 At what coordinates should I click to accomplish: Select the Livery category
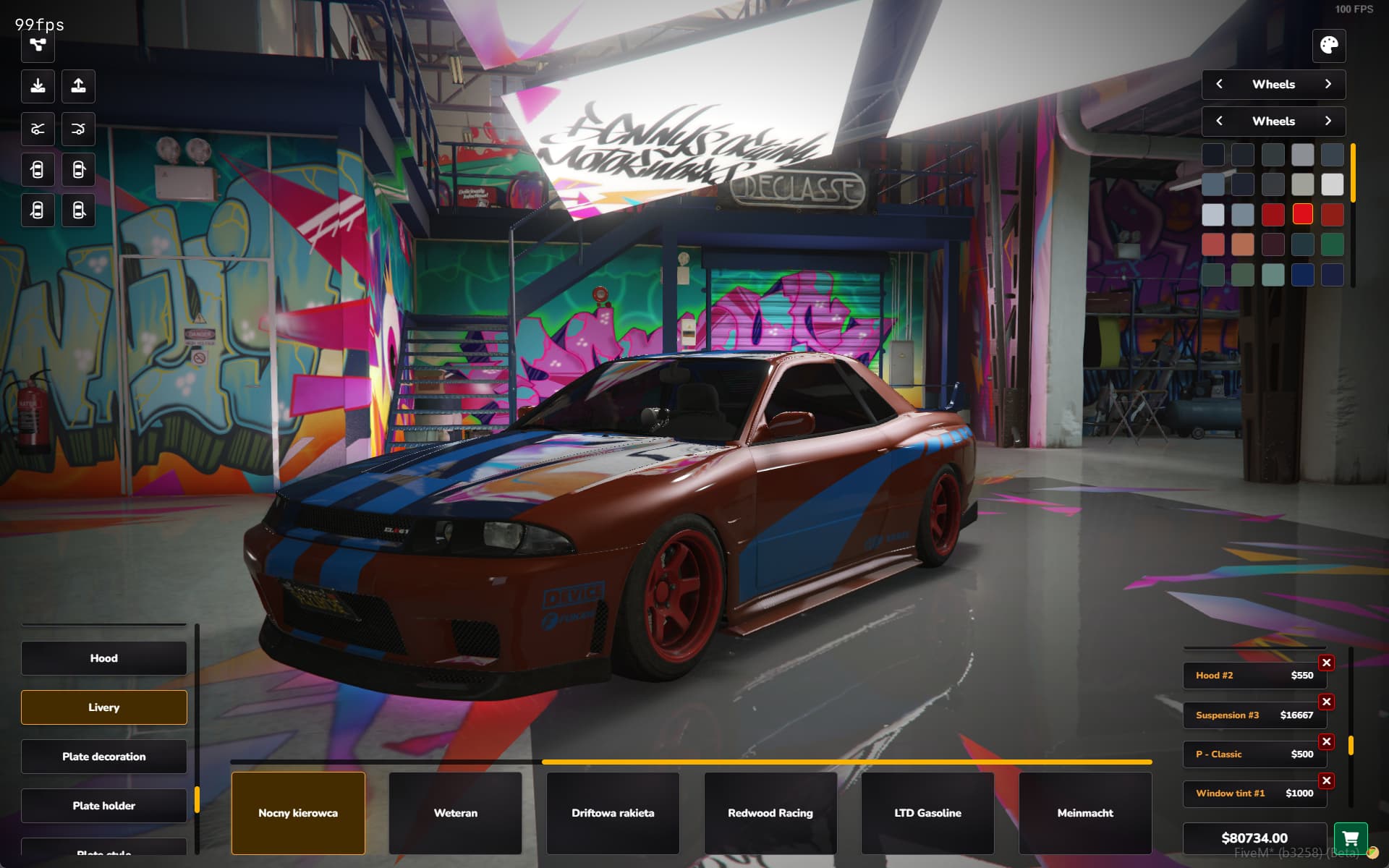[x=103, y=707]
